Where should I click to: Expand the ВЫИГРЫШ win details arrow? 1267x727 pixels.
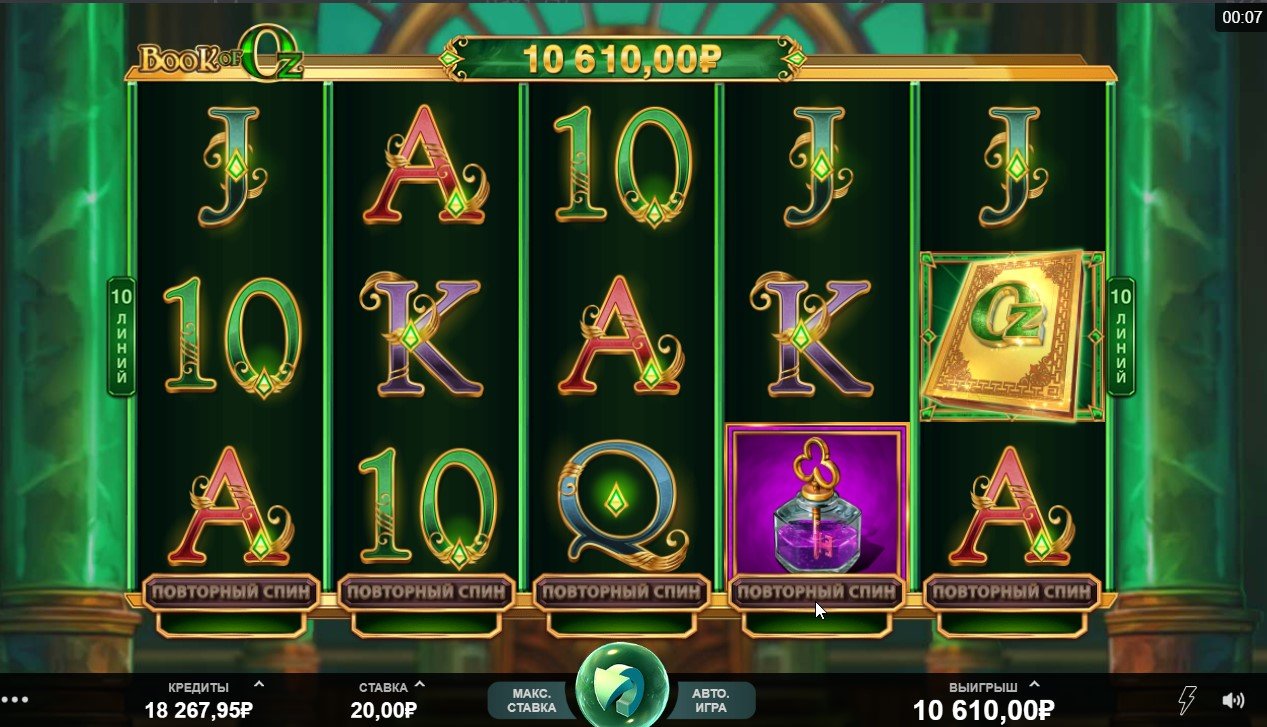click(1034, 685)
